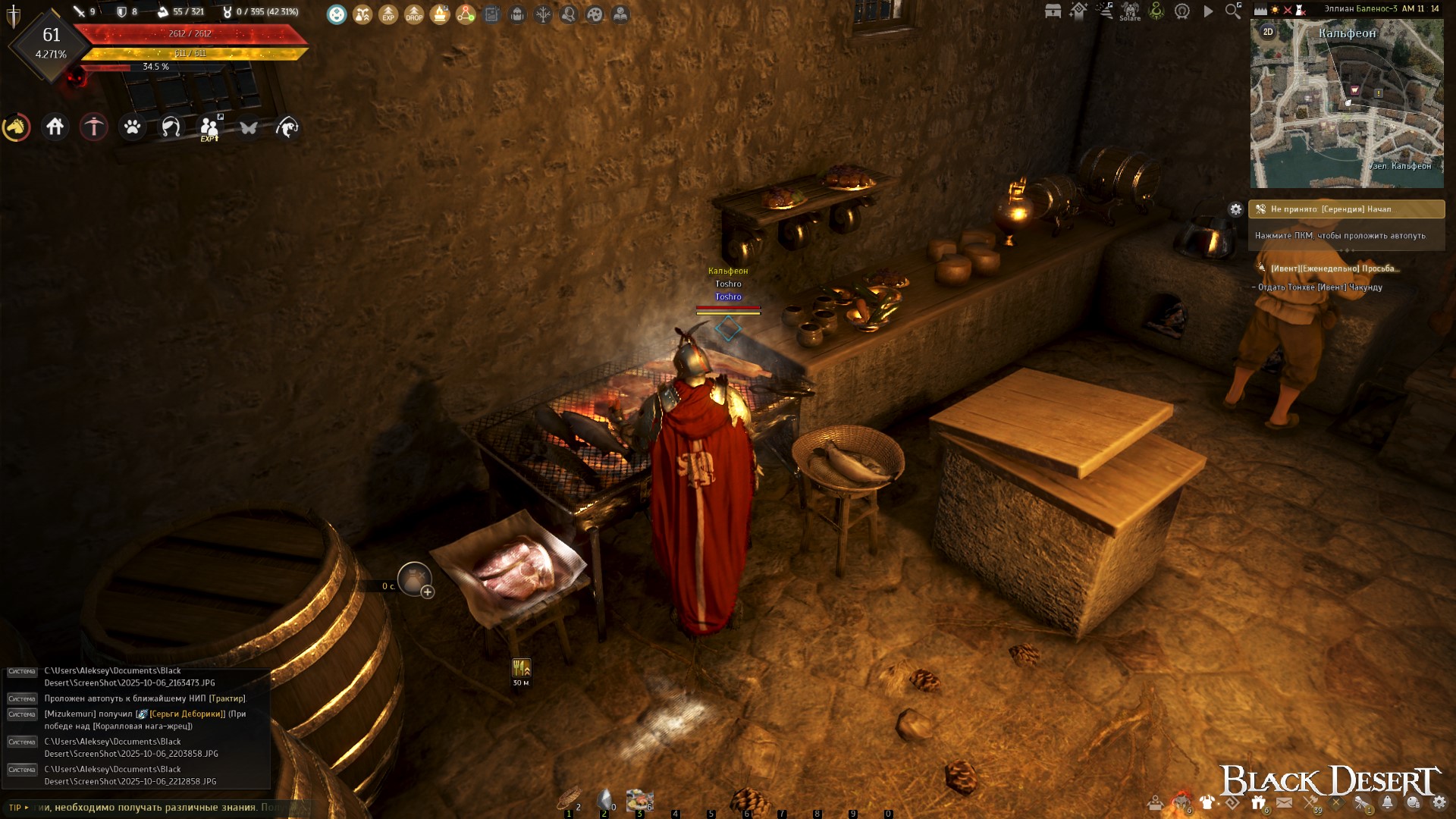Click the play arrow button in top bar
The image size is (1456, 819).
point(1208,11)
